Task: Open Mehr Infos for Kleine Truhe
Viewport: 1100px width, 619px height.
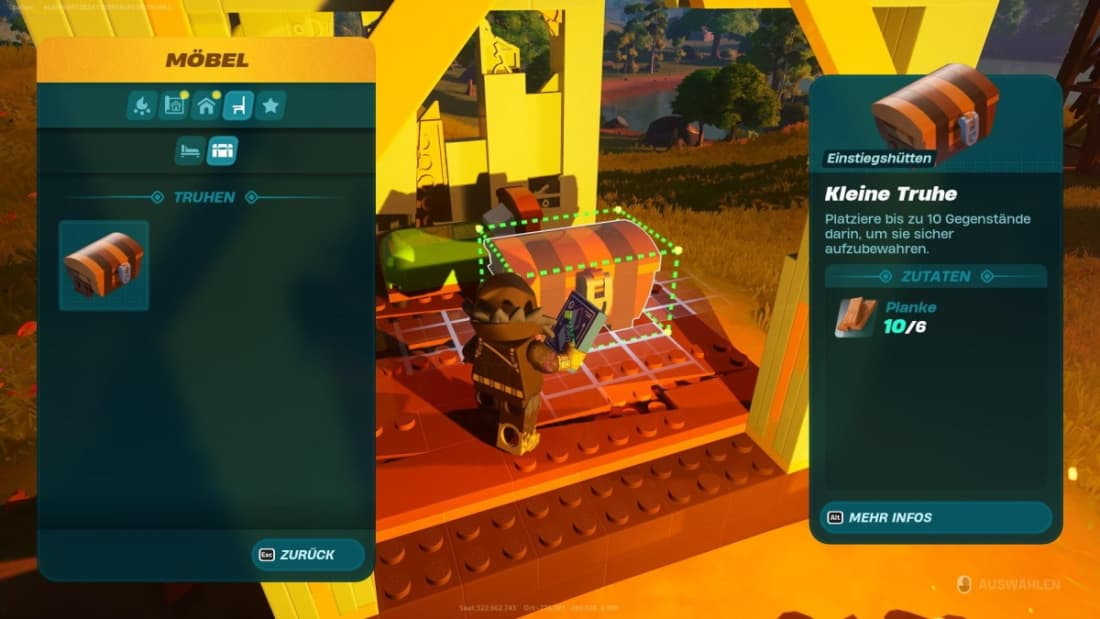Action: pyautogui.click(x=935, y=517)
